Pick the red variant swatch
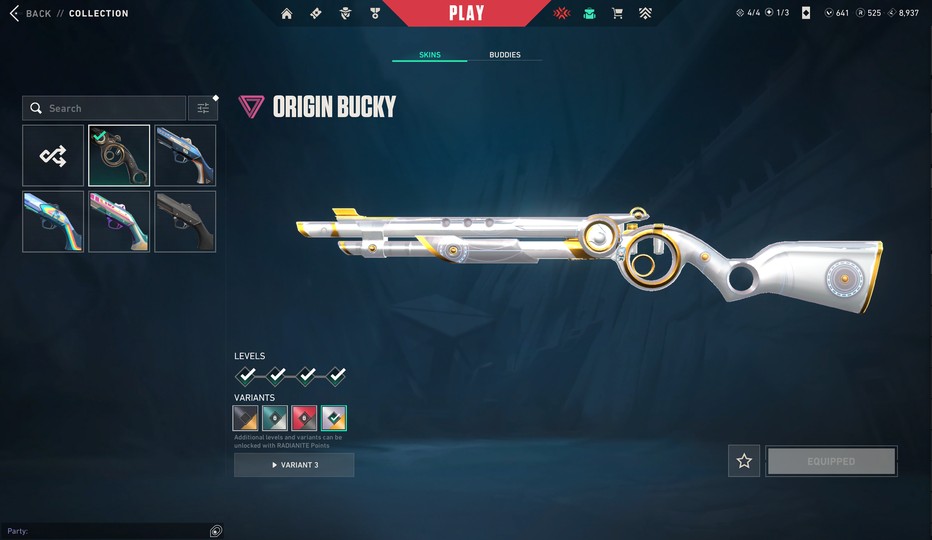The width and height of the screenshot is (932, 540). pyautogui.click(x=304, y=418)
